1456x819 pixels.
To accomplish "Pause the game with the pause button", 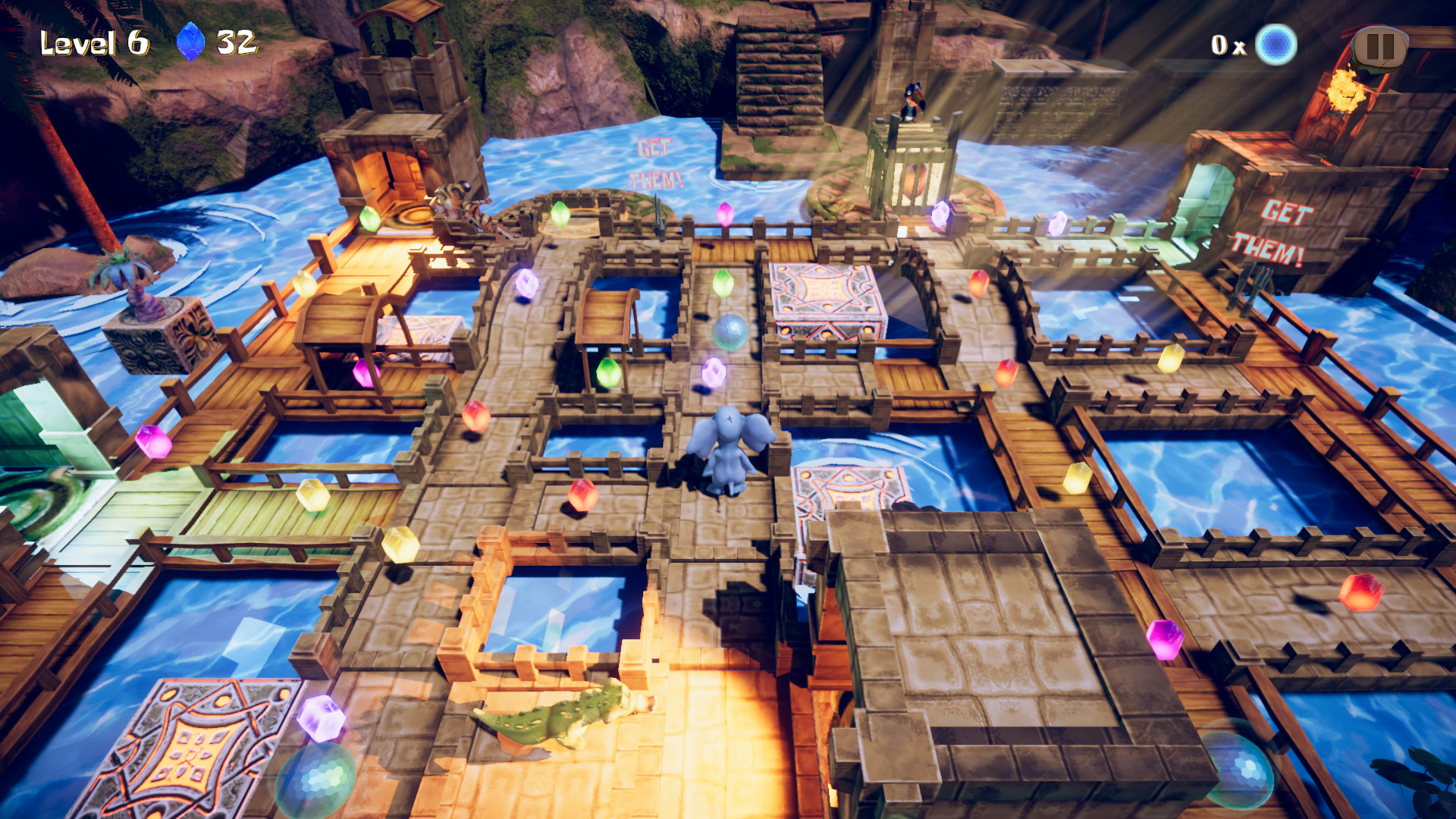I will tap(1379, 47).
